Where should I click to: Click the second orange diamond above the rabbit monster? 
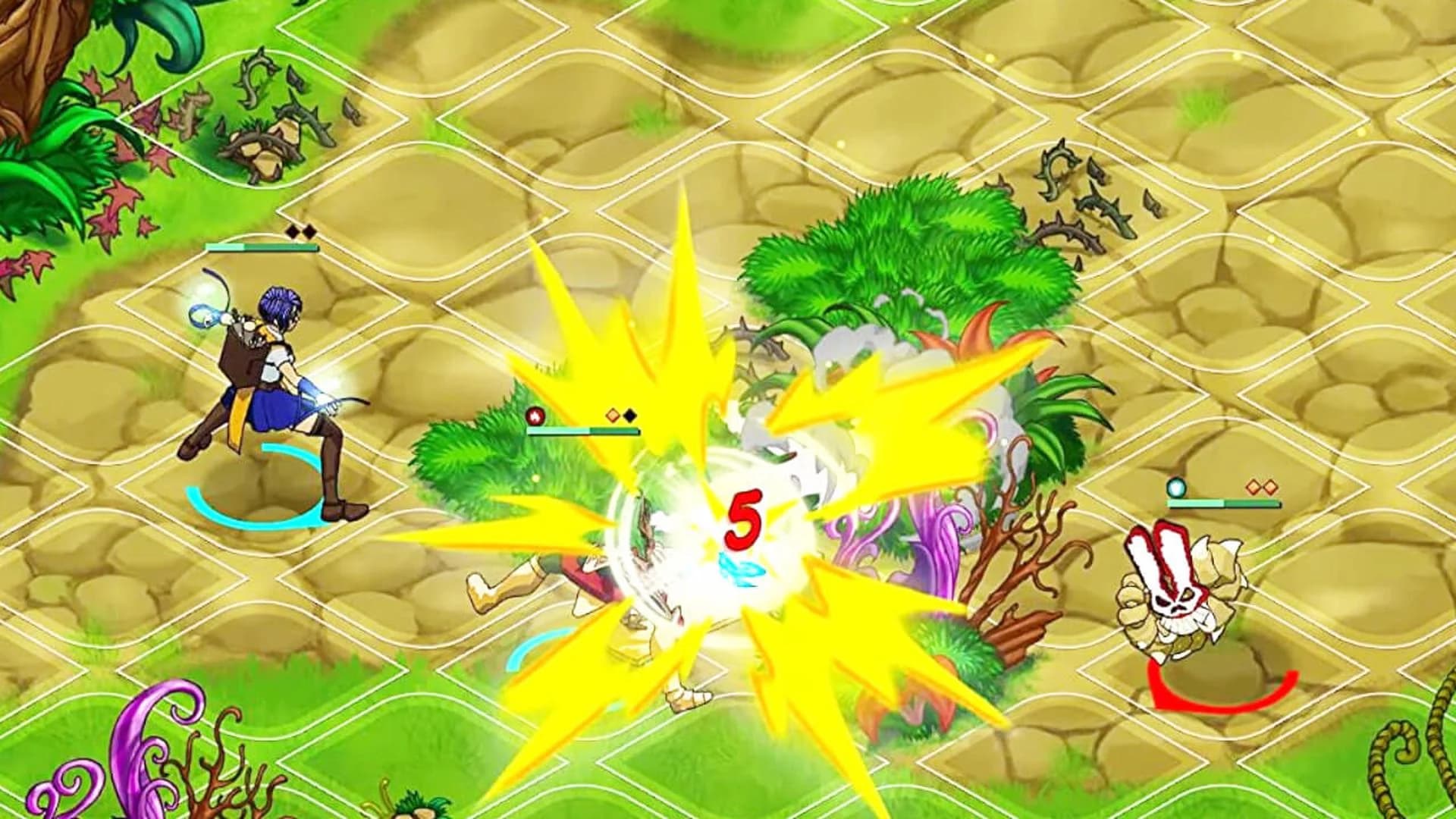(x=1271, y=488)
